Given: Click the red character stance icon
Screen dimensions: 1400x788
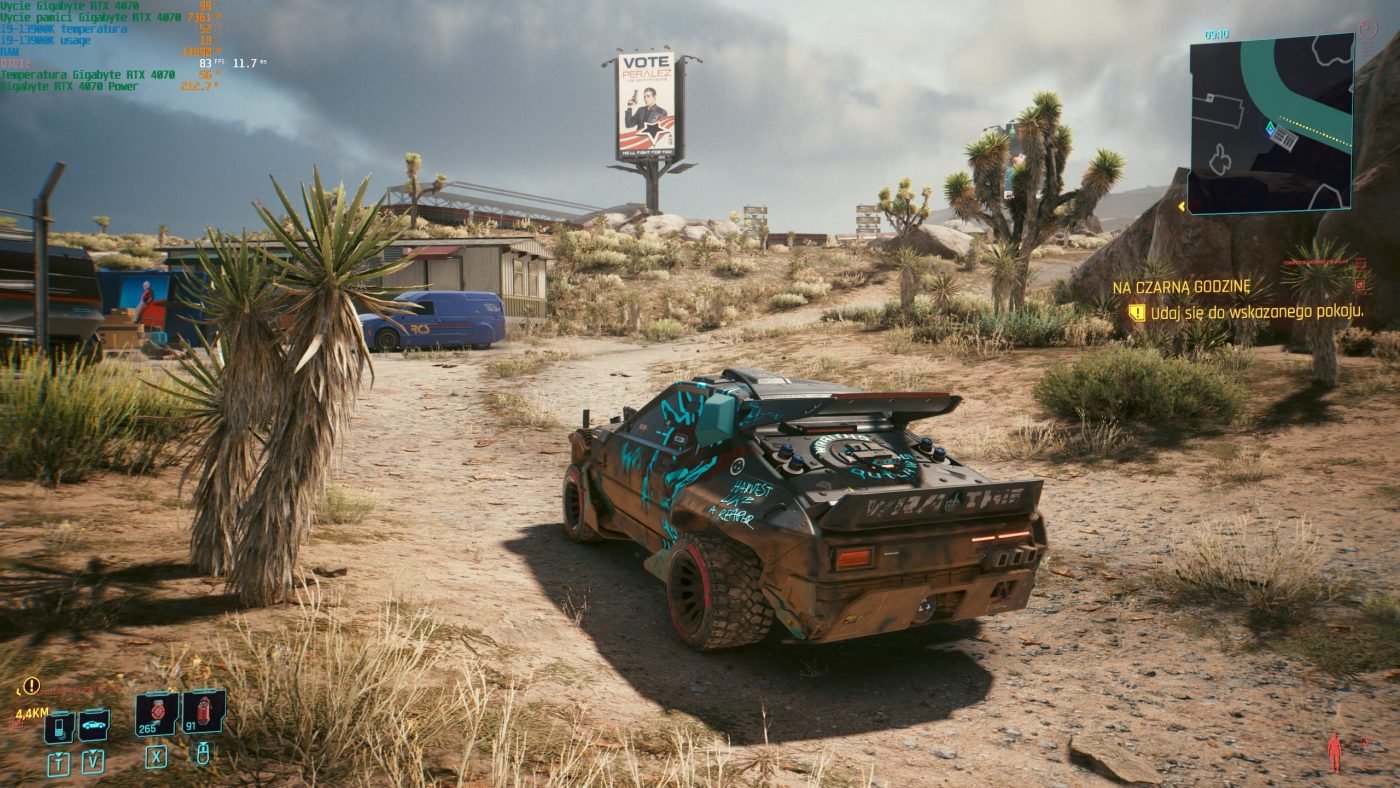Looking at the screenshot, I should click(x=1334, y=752).
